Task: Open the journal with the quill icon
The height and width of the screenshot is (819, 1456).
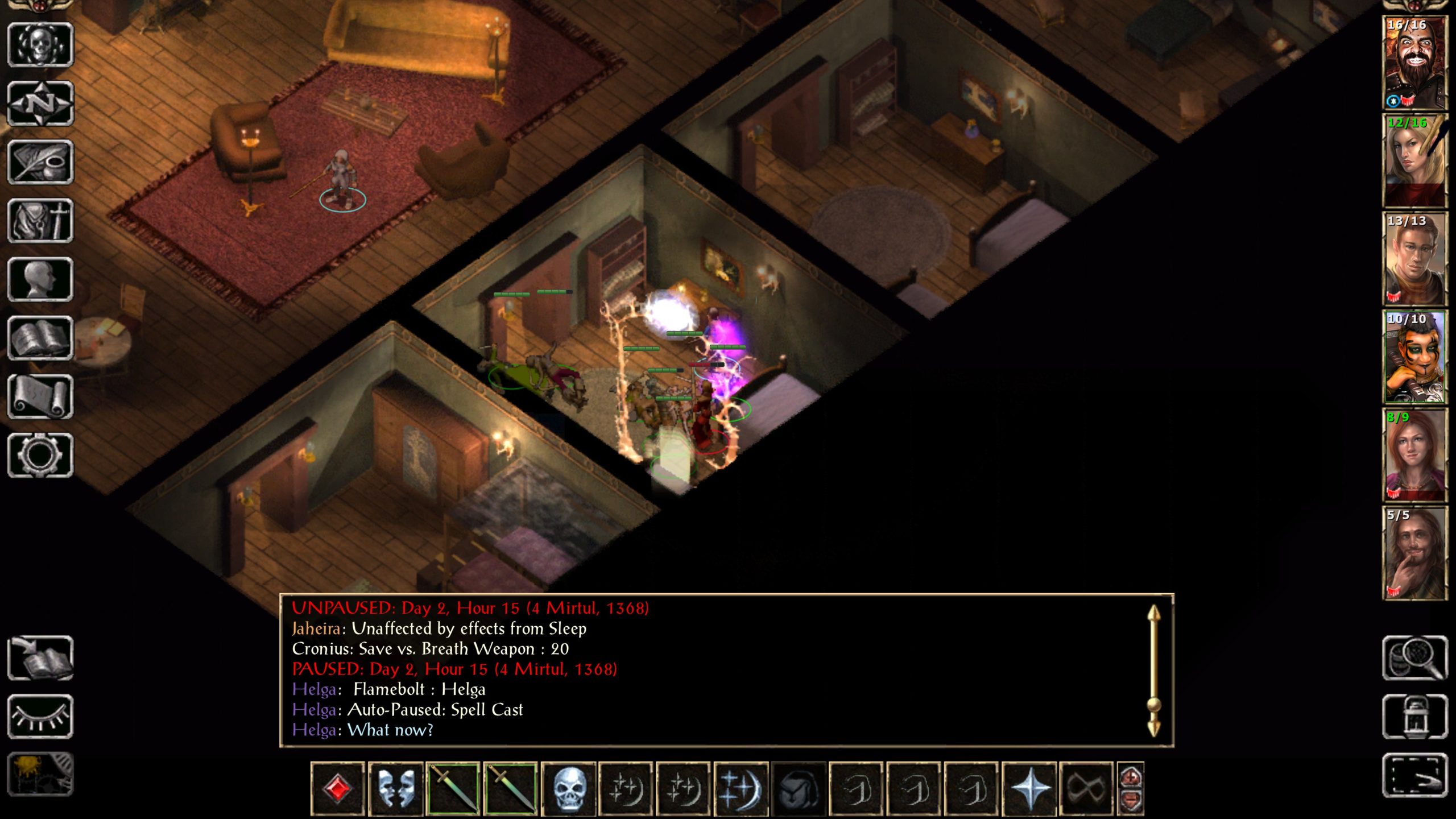Action: pos(40,162)
